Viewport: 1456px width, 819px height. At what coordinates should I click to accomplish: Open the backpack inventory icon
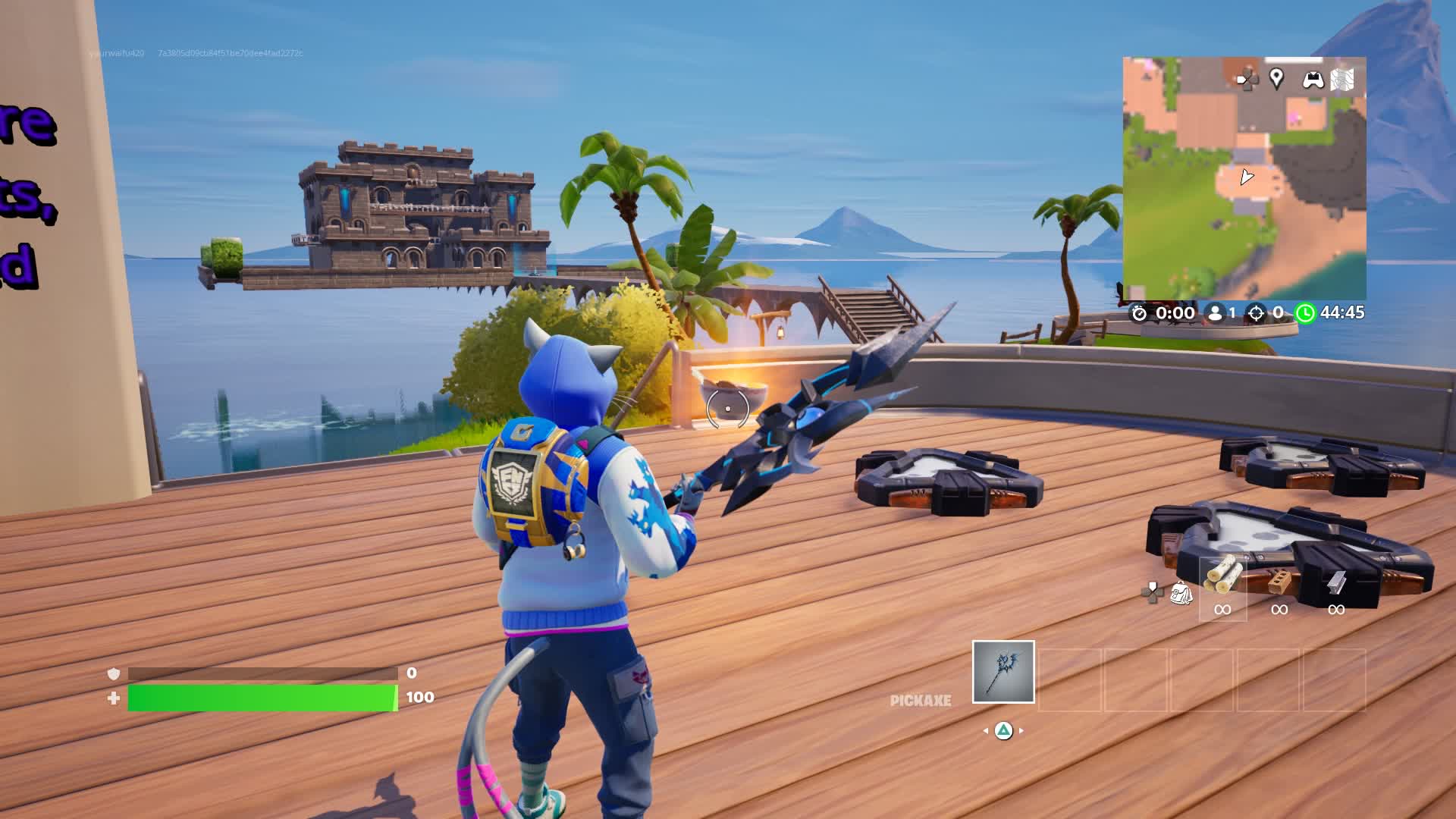point(1182,595)
